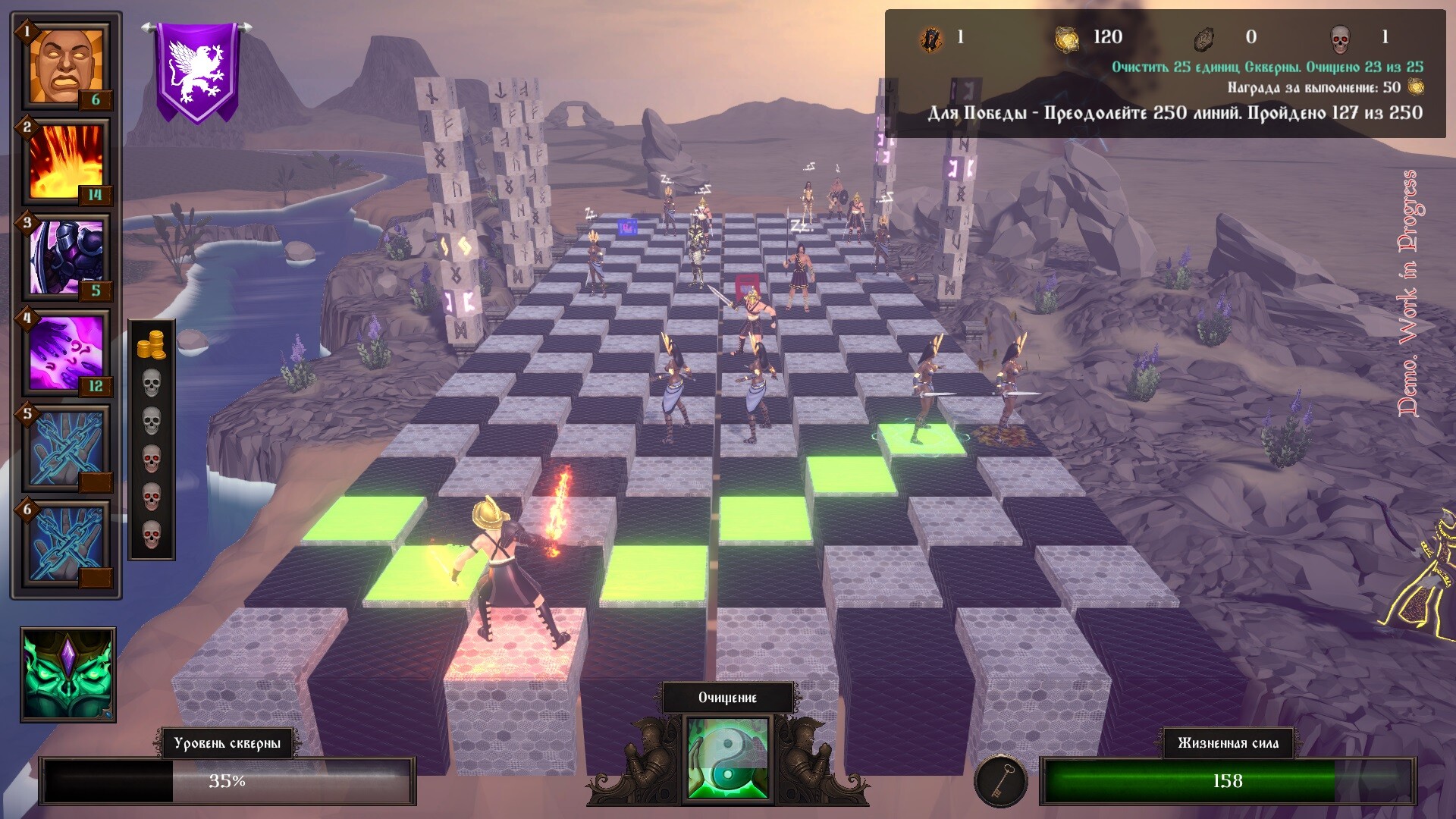The width and height of the screenshot is (1456, 819).
Task: Activate the Очищение yin-yang ability icon
Action: pyautogui.click(x=726, y=758)
